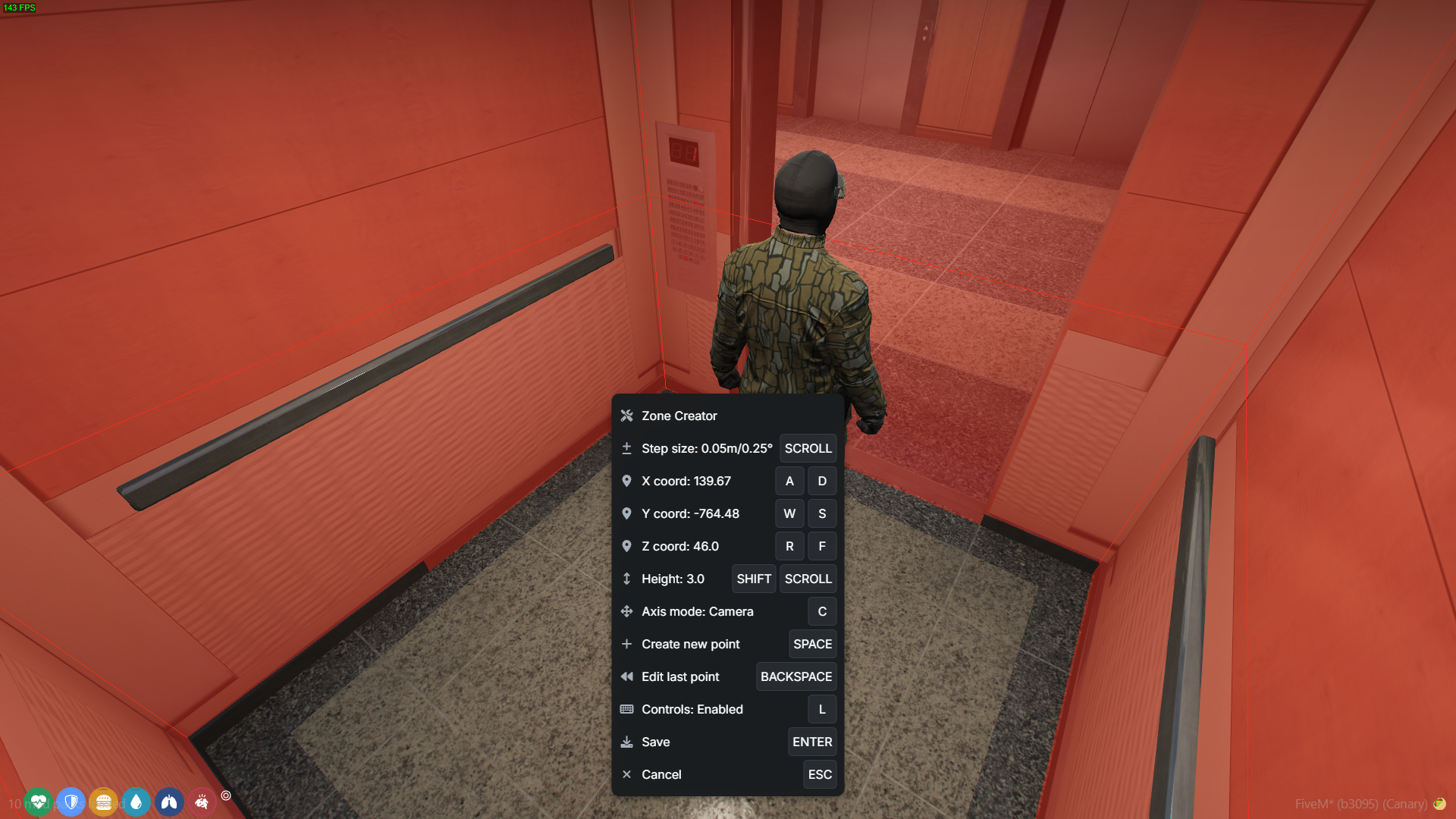Click the Axis mode move crosshair icon

click(626, 611)
